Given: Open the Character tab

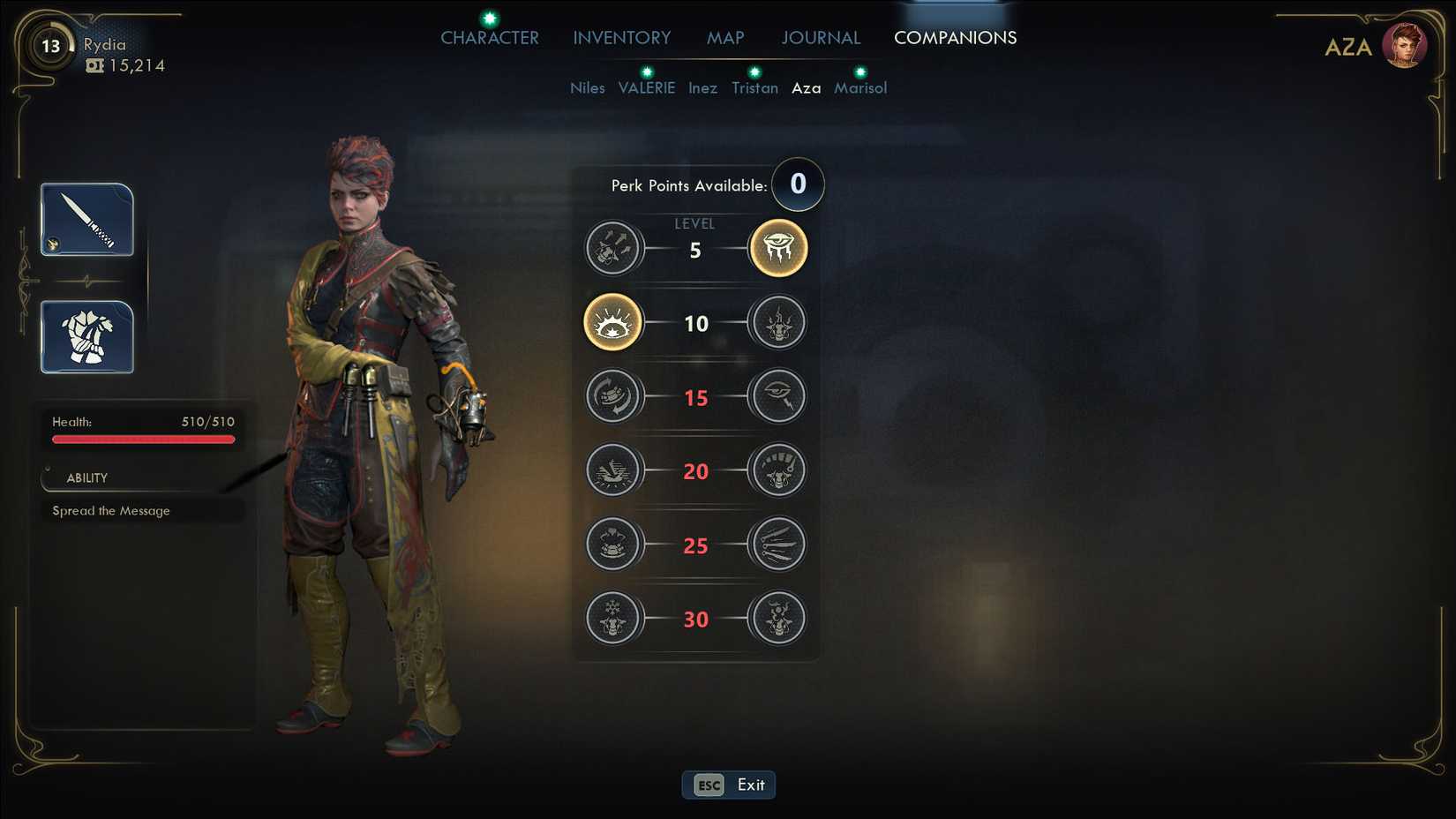Looking at the screenshot, I should tap(490, 38).
